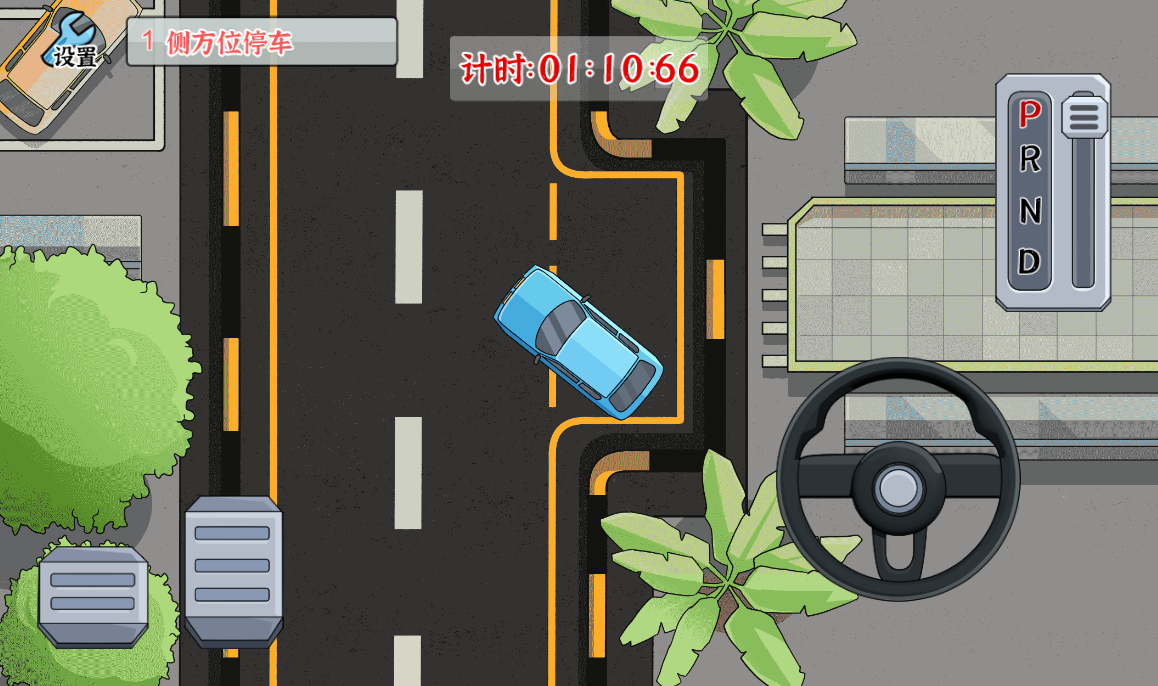
Task: Click the 侧方位停车 level title bar
Action: 261,42
